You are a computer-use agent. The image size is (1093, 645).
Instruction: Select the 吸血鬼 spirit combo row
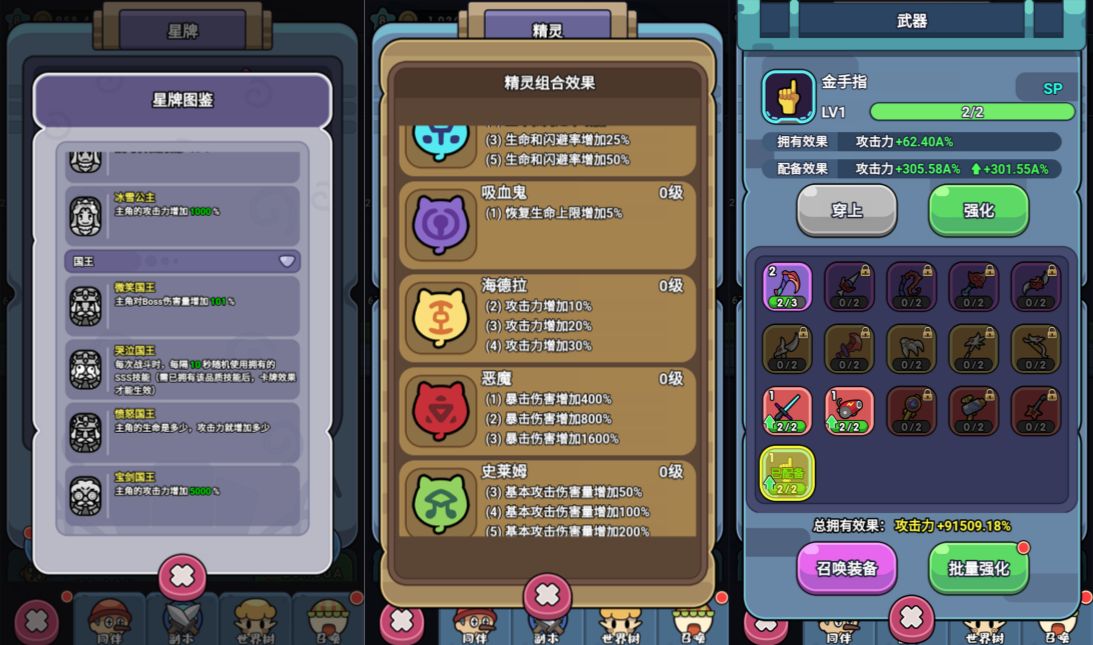(x=547, y=224)
